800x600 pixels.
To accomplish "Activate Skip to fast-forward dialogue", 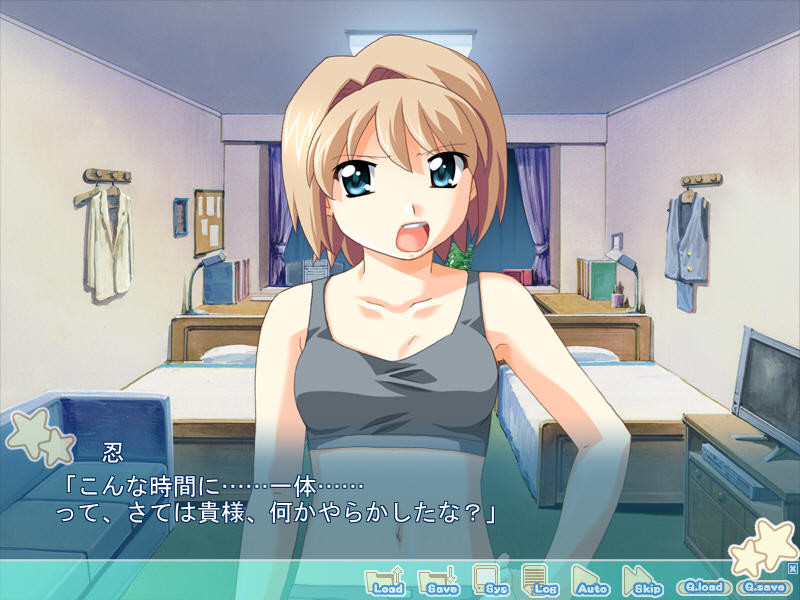I will tap(641, 581).
